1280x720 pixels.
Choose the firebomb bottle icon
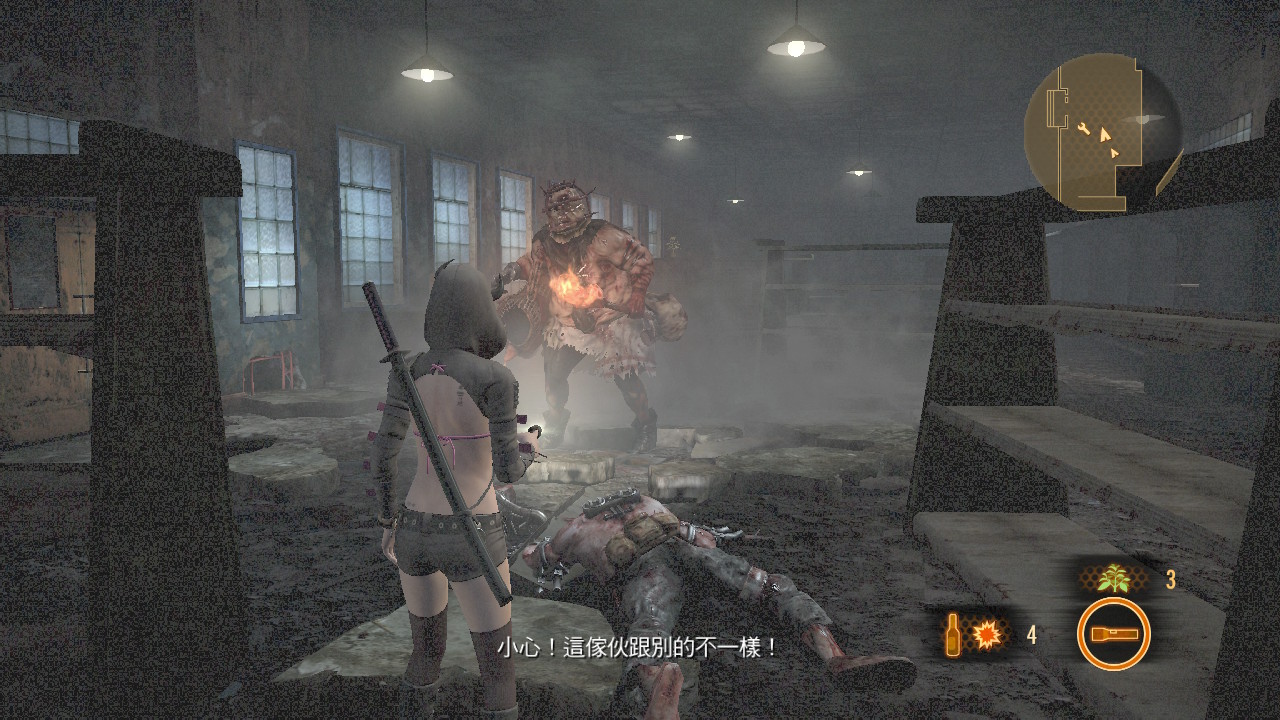955,634
